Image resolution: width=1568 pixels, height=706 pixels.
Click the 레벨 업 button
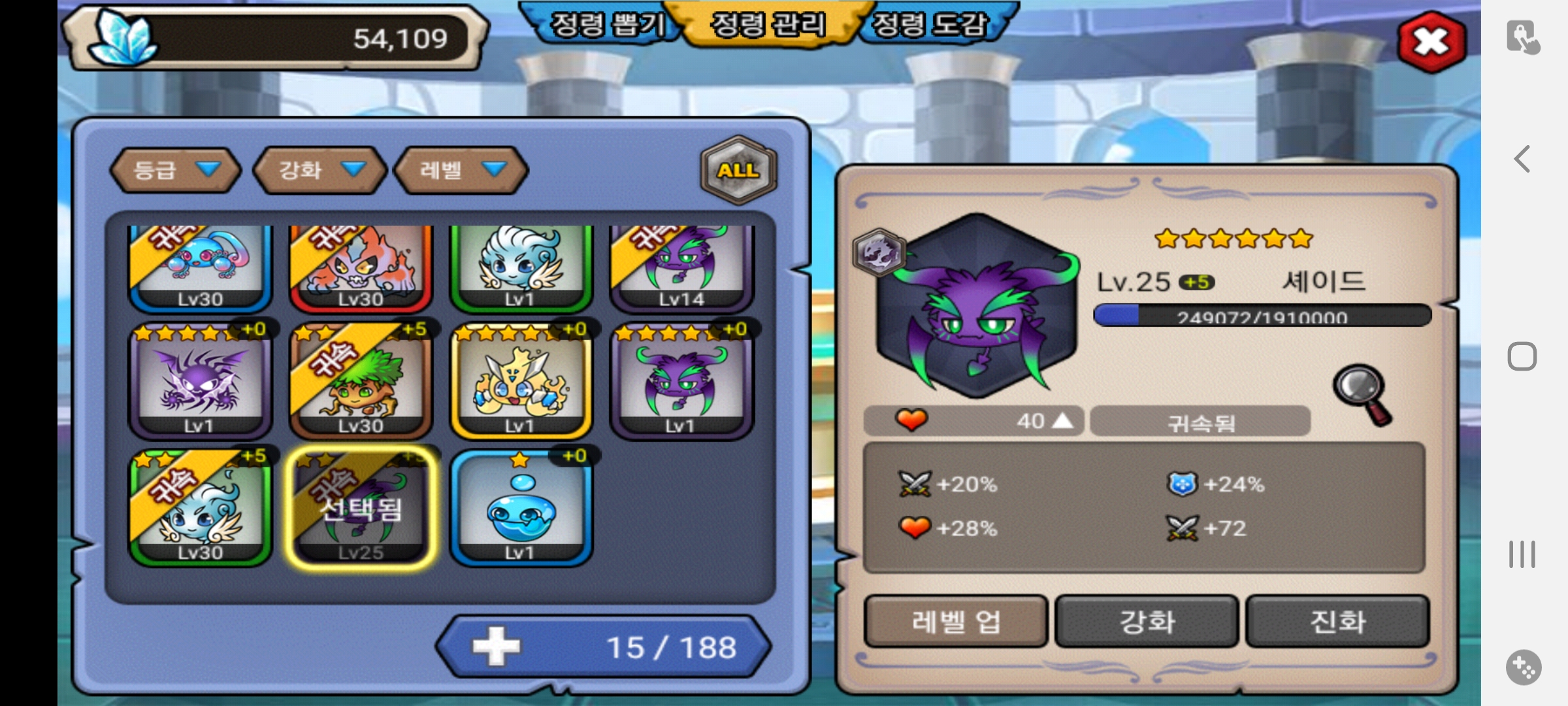(x=956, y=621)
